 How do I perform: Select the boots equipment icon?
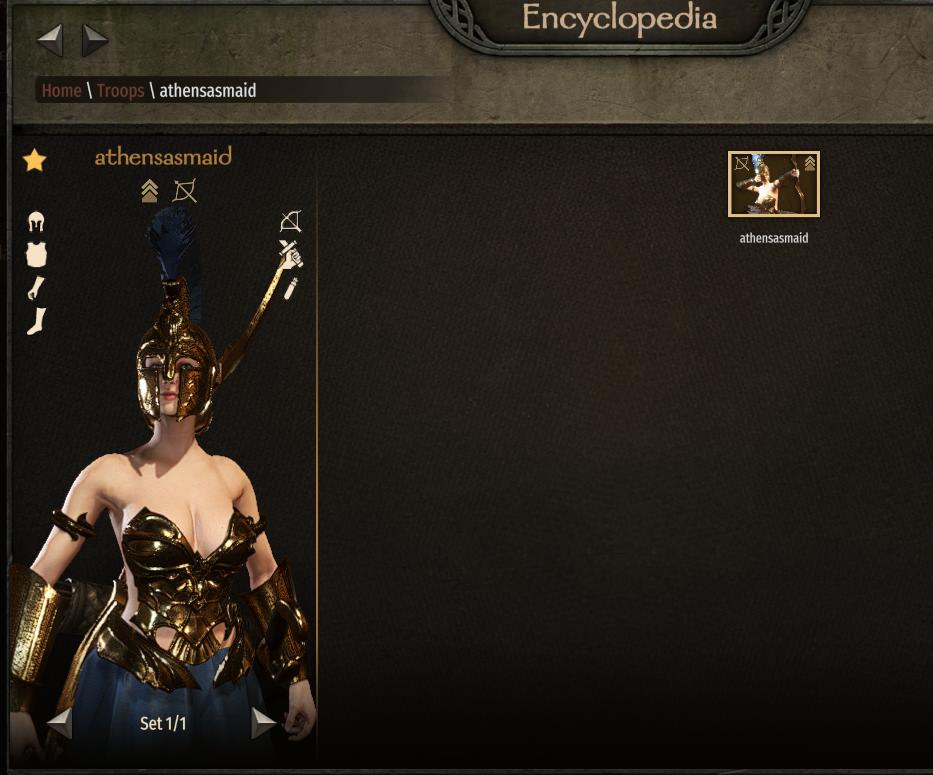point(37,321)
